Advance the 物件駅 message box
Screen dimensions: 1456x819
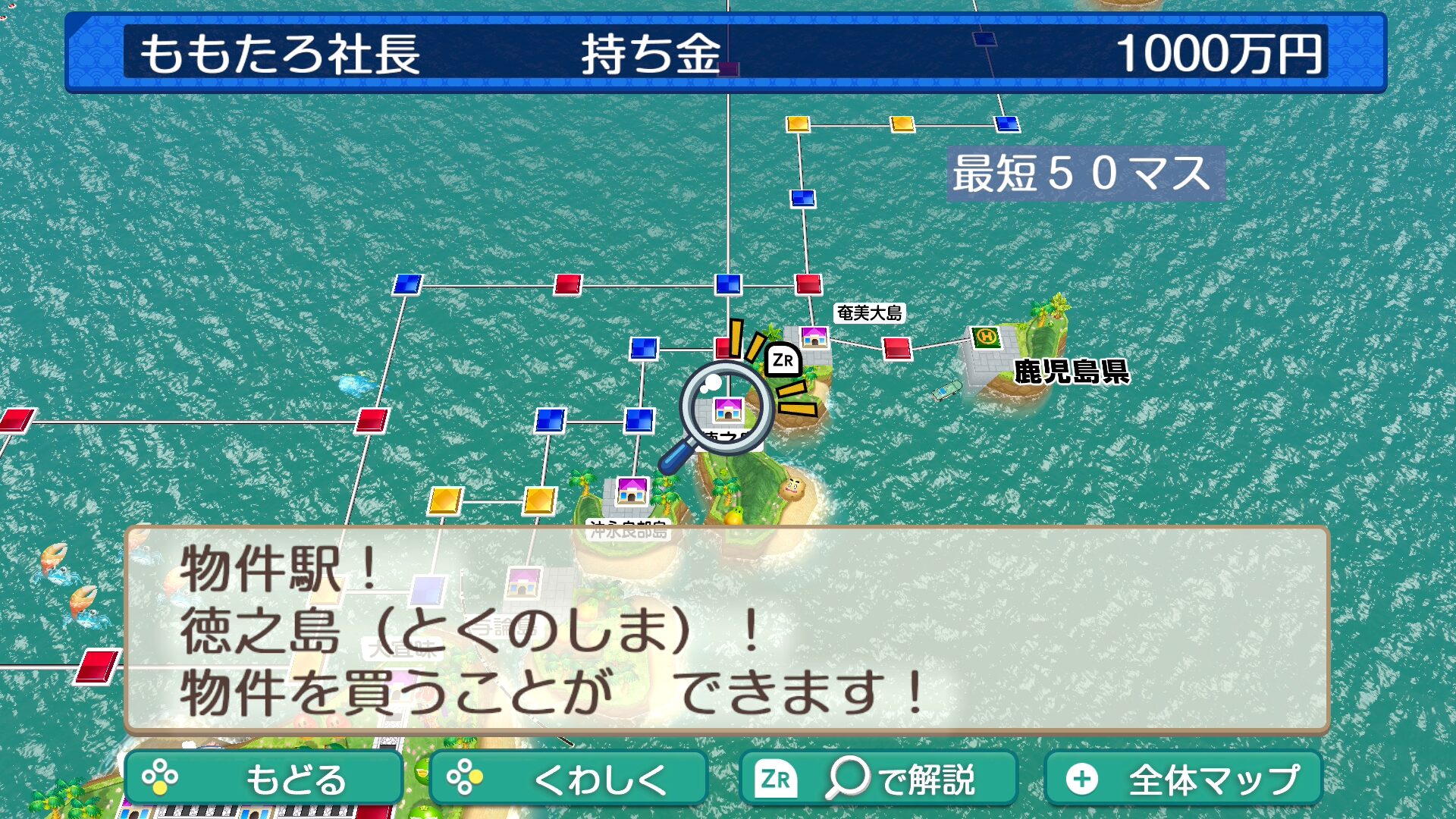pos(726,629)
